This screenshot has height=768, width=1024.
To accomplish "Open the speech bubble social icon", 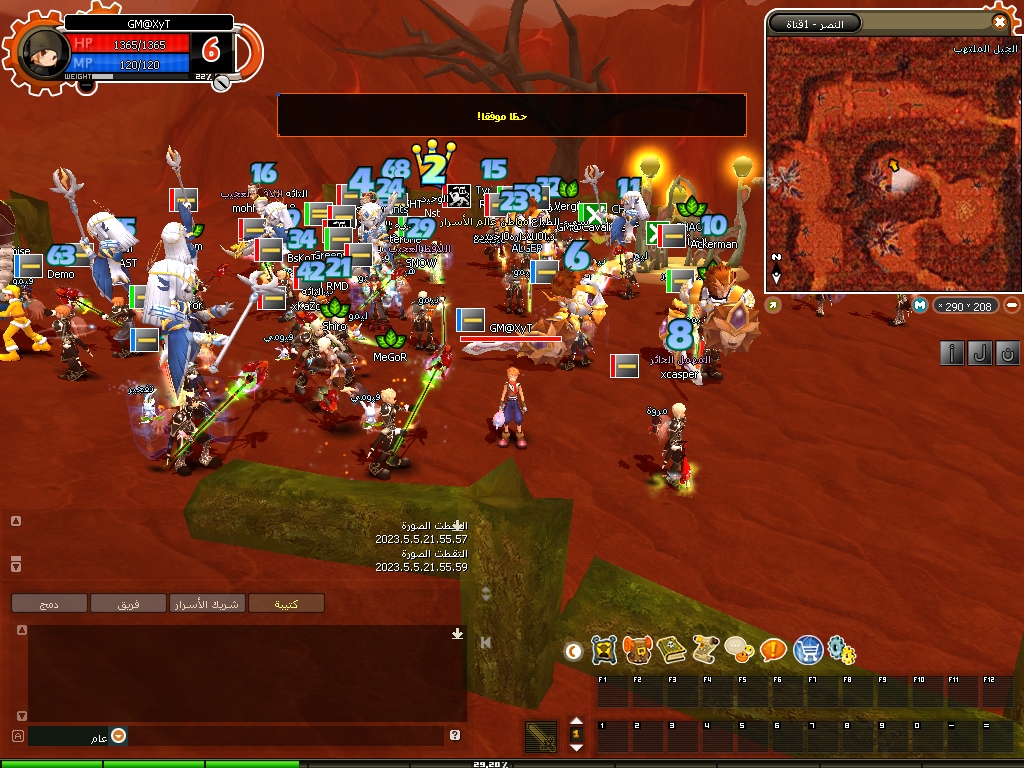I will pyautogui.click(x=739, y=651).
